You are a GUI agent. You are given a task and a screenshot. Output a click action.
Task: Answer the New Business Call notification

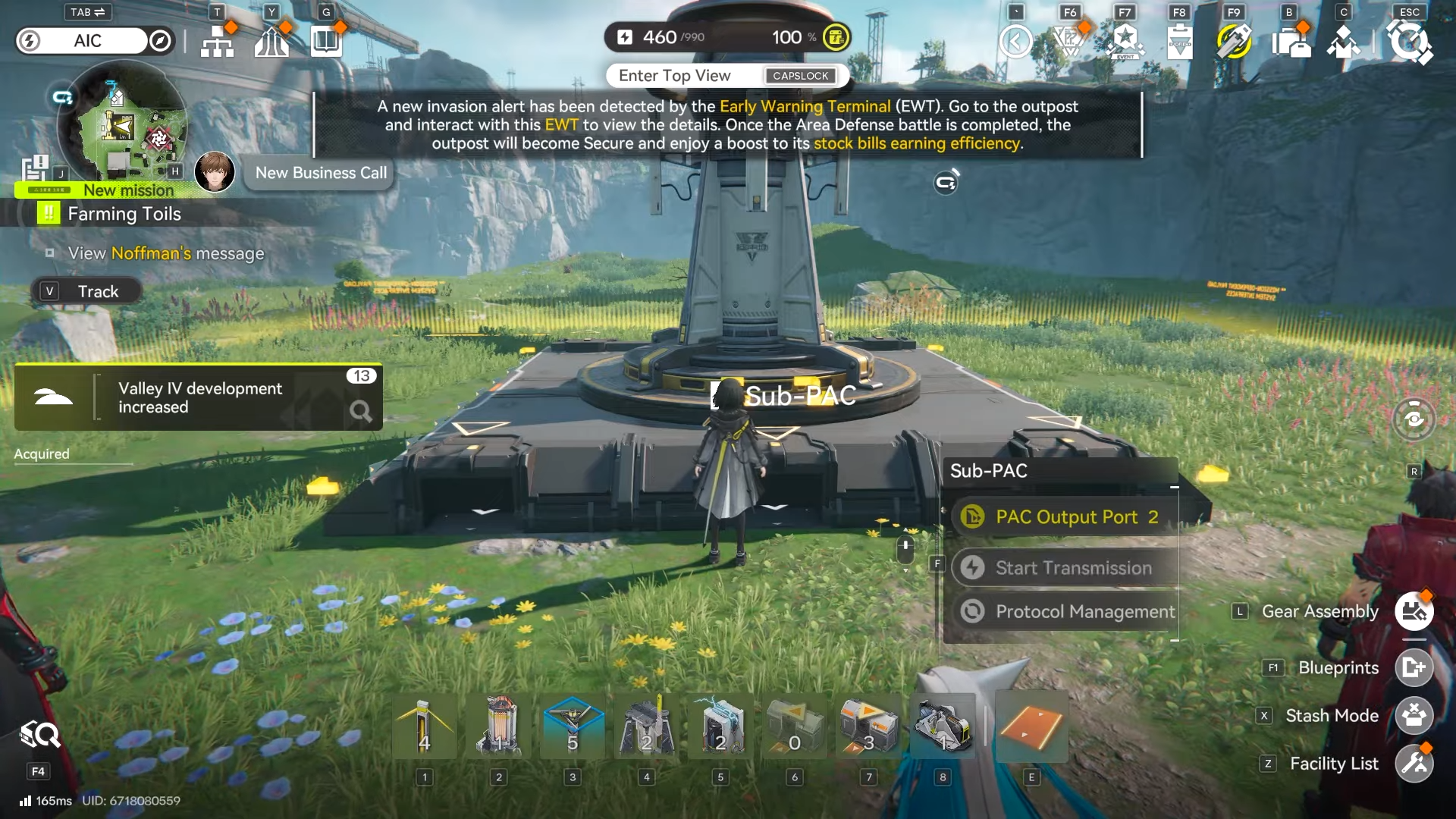(x=320, y=173)
